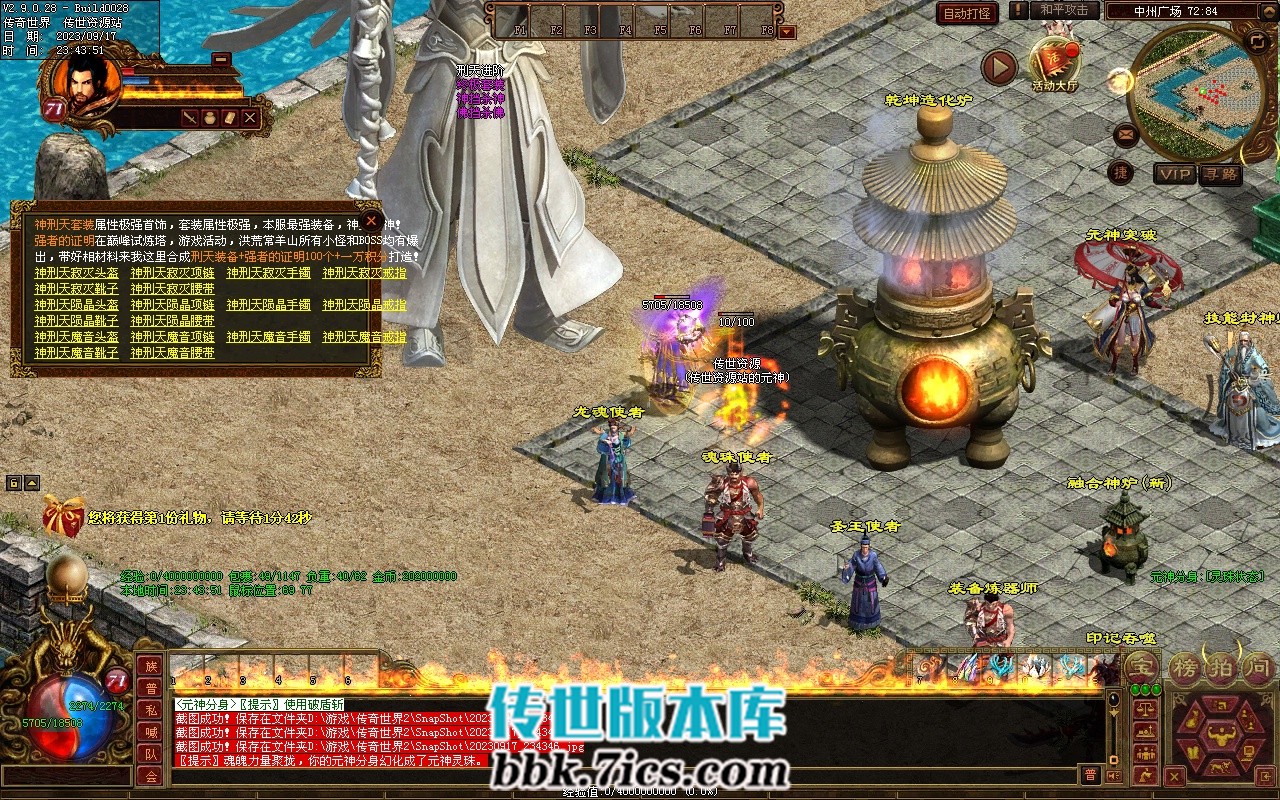Click the round 捷 shortcut button

pos(1121,172)
